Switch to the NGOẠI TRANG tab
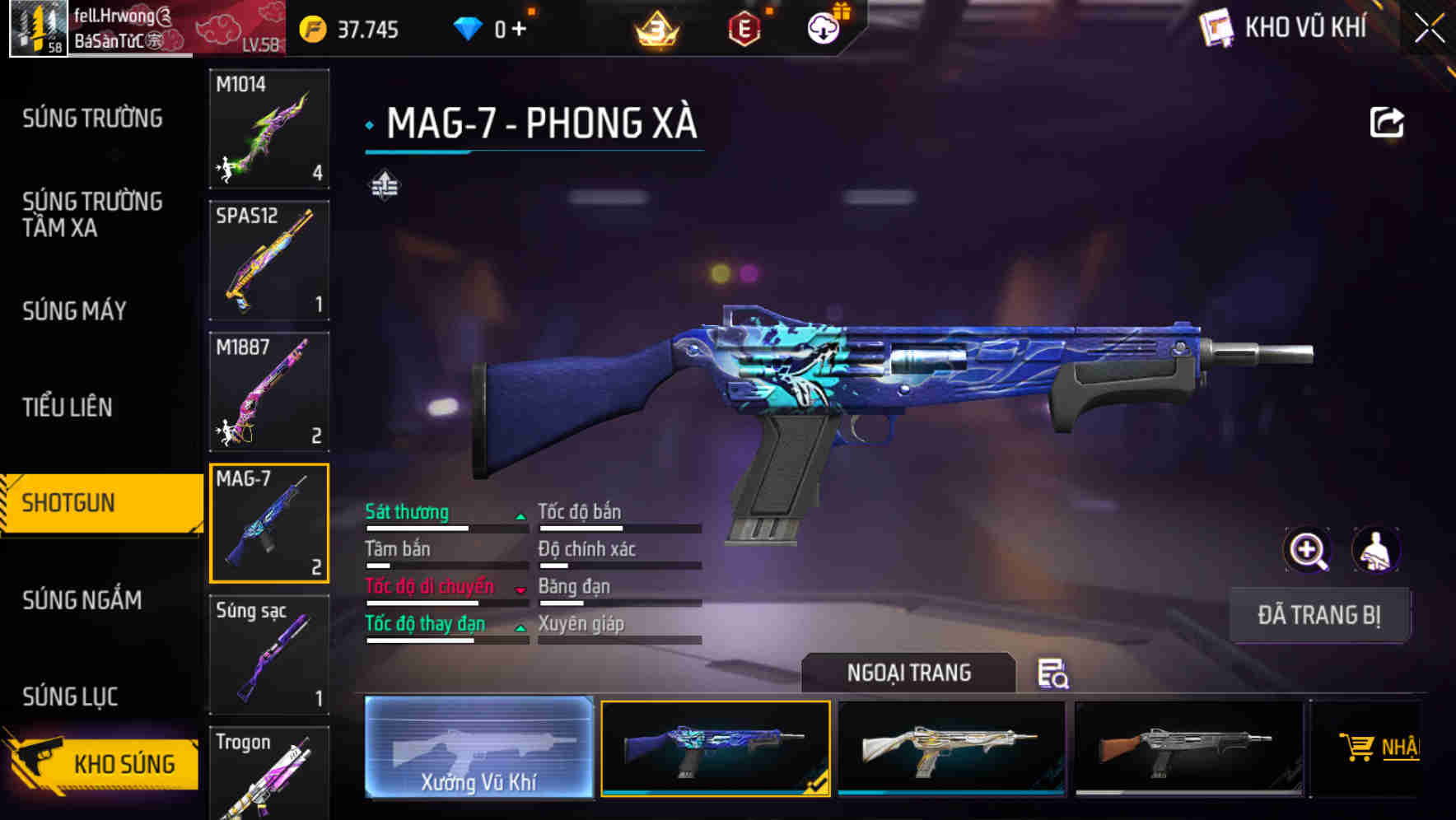Screen dimensions: 1456x820 (x=909, y=673)
